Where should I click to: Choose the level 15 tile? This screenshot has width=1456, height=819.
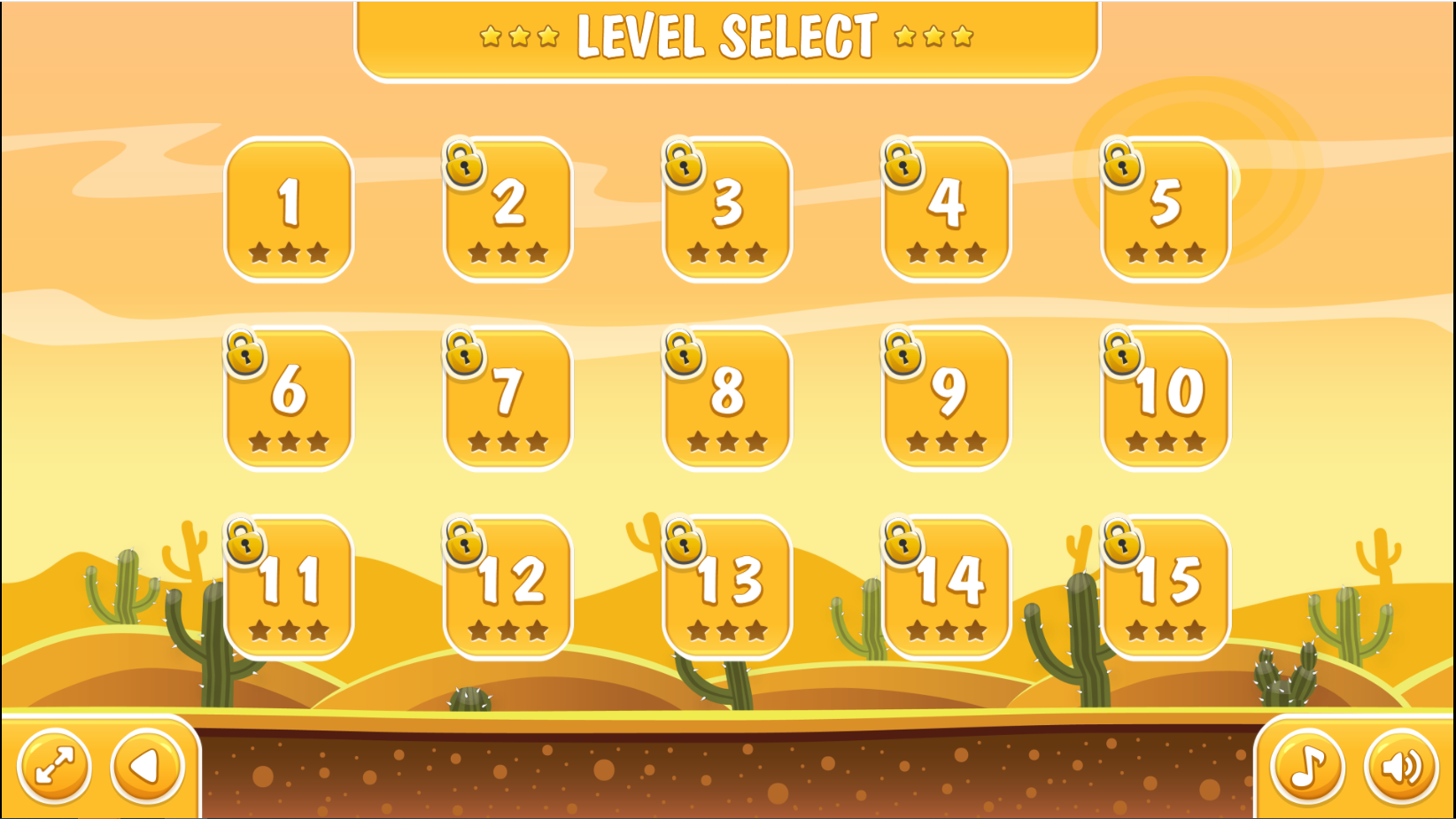tap(1166, 588)
